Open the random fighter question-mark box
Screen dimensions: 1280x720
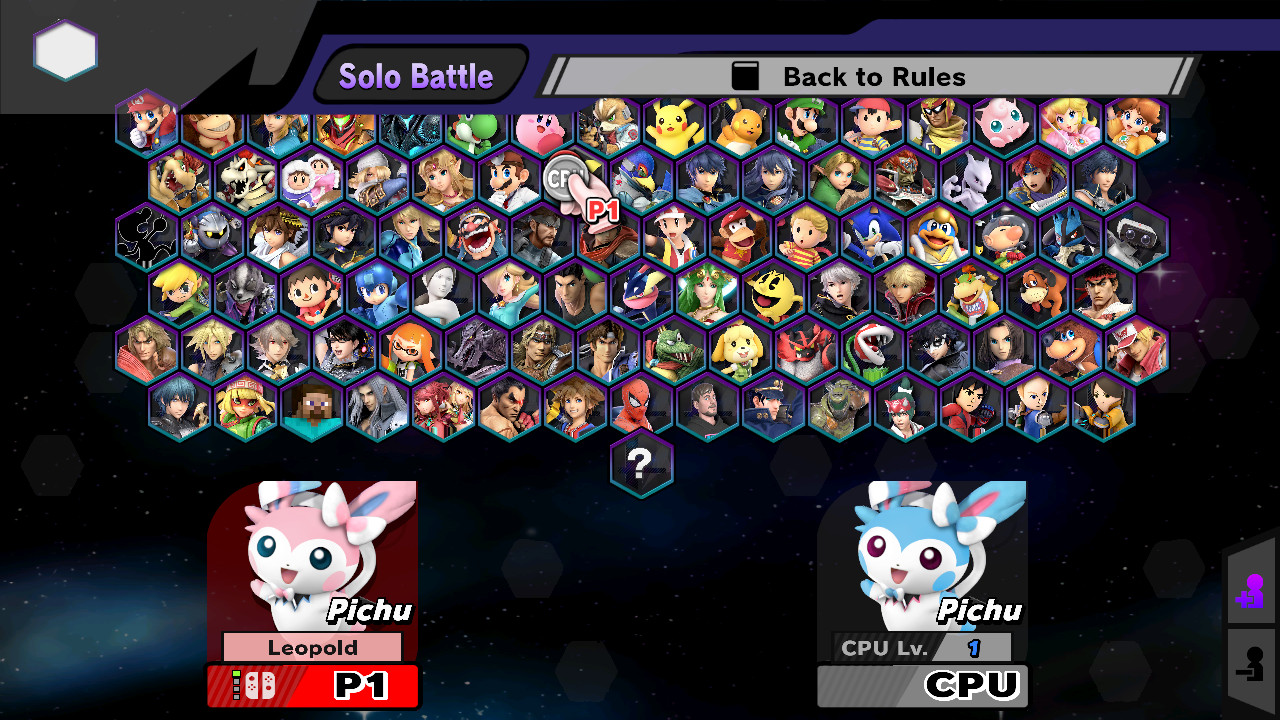(641, 464)
